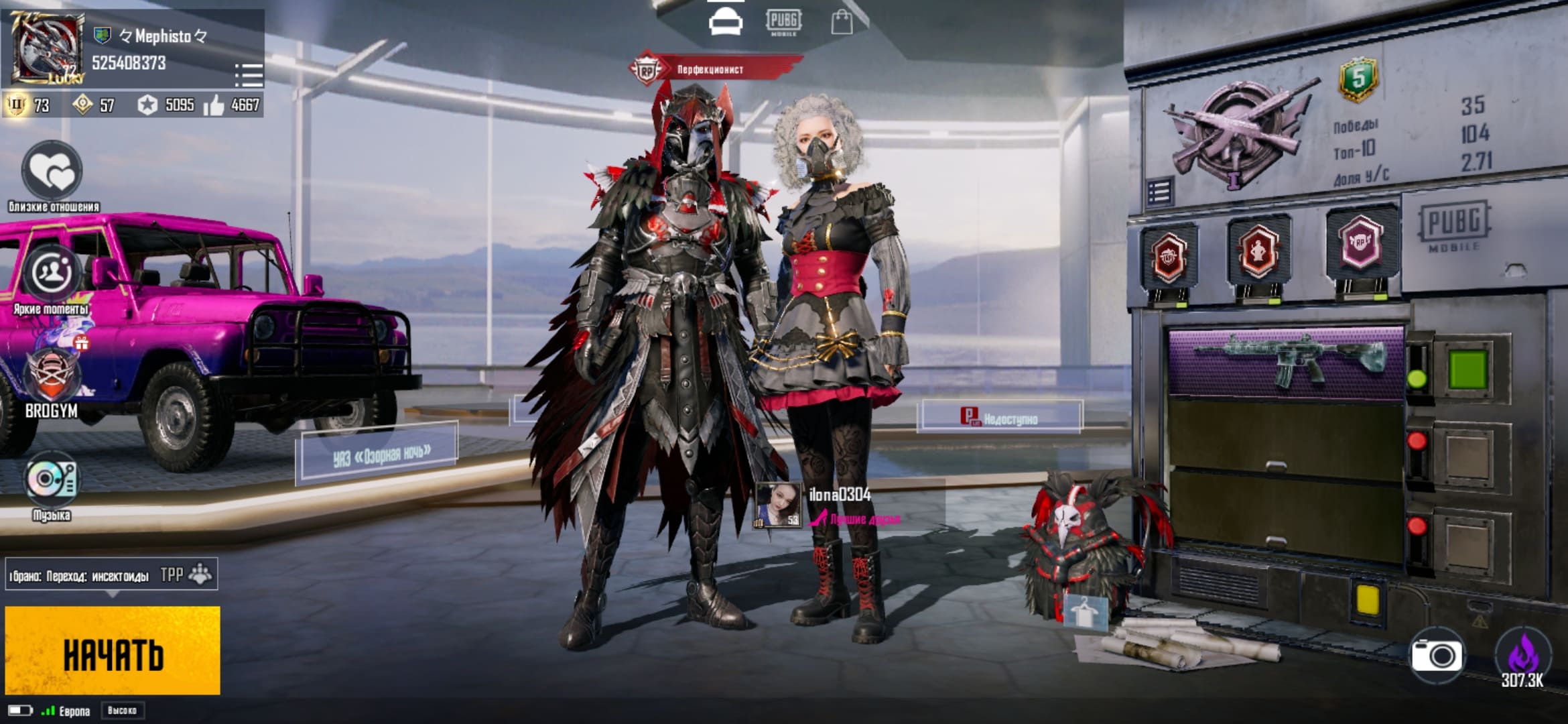The height and width of the screenshot is (724, 1568).
Task: Open the Высоко graphics quality indicator
Action: pyautogui.click(x=122, y=711)
